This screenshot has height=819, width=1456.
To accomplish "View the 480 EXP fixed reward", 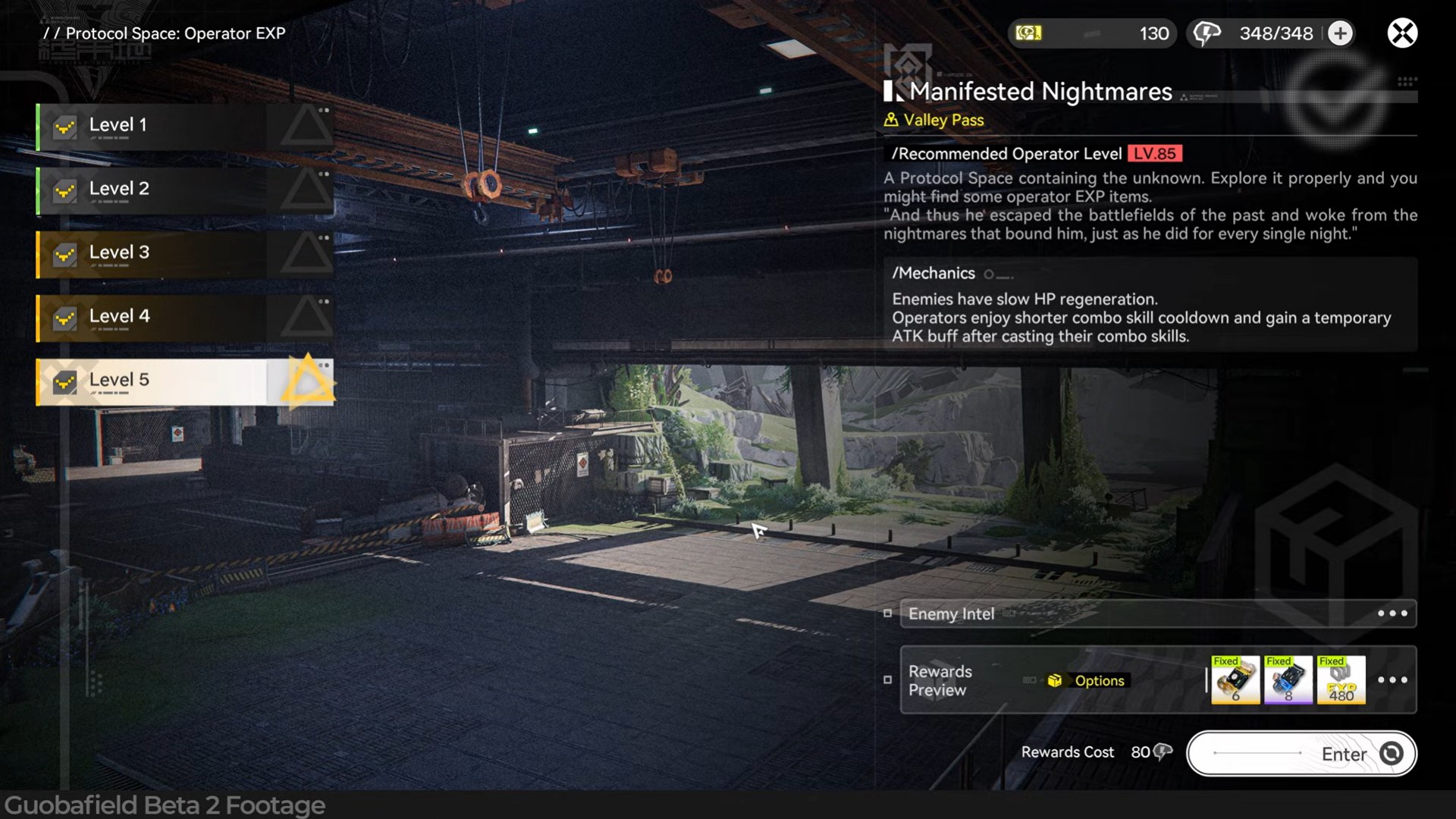I will pos(1341,680).
